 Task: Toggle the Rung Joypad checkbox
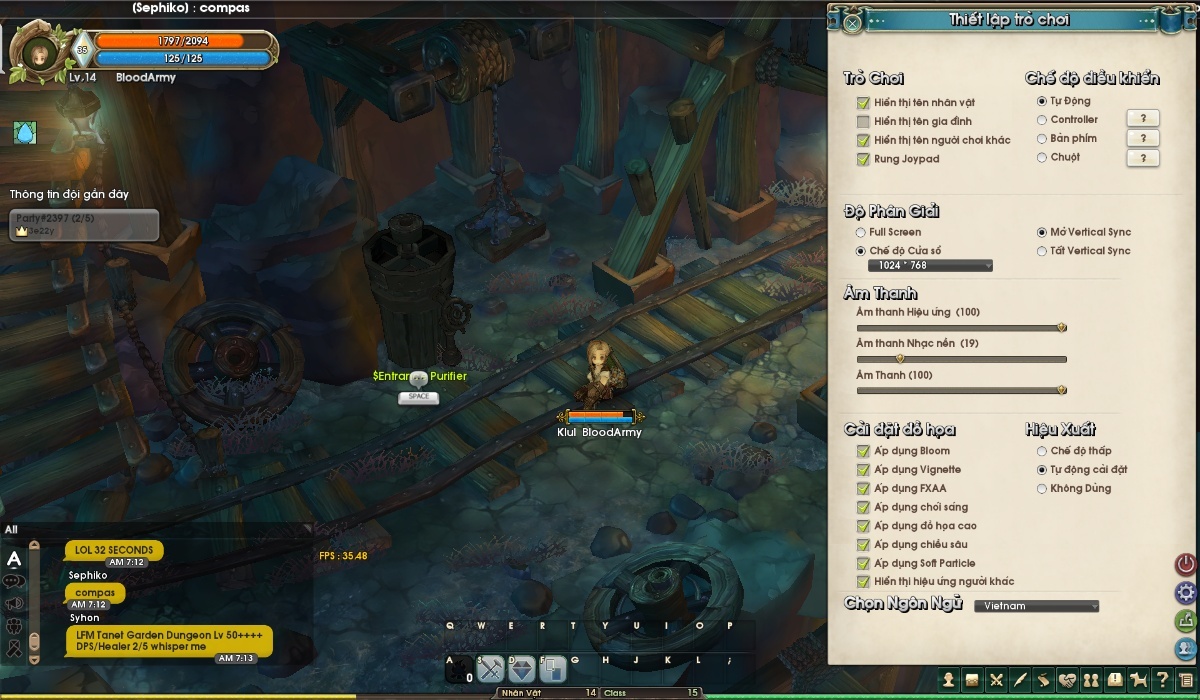click(x=863, y=159)
